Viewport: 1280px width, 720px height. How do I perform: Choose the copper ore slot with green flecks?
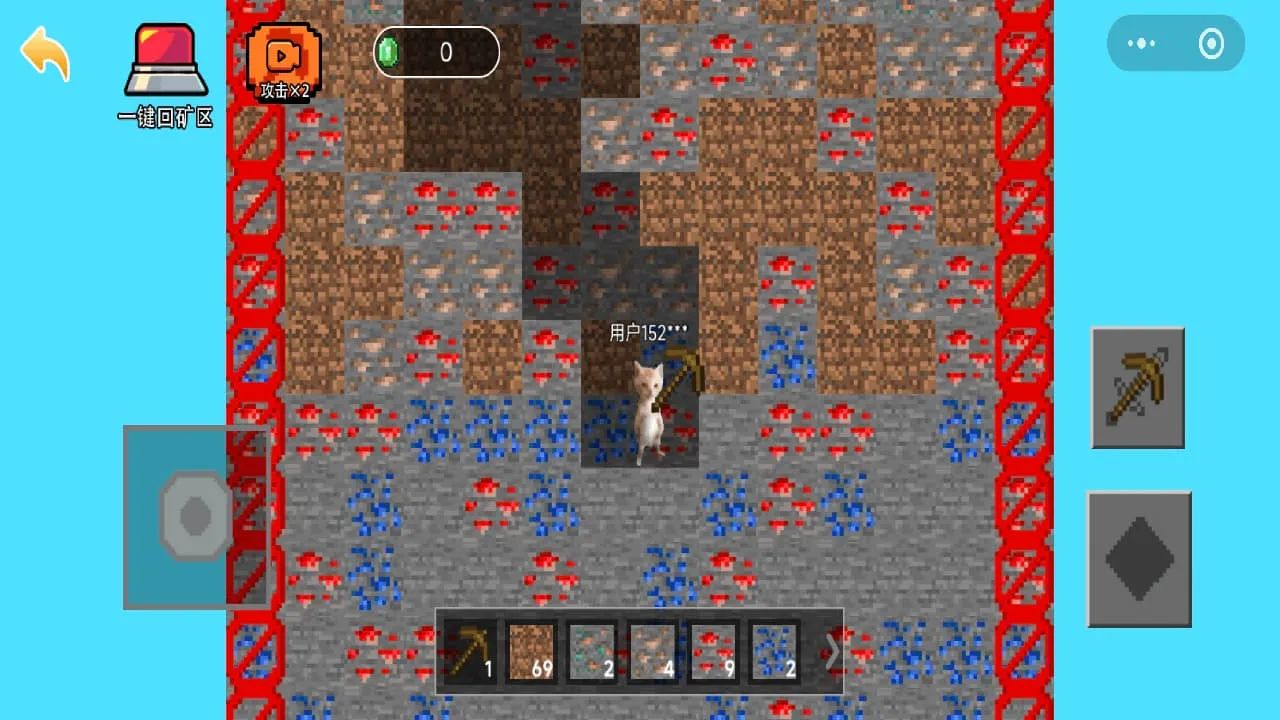click(593, 651)
